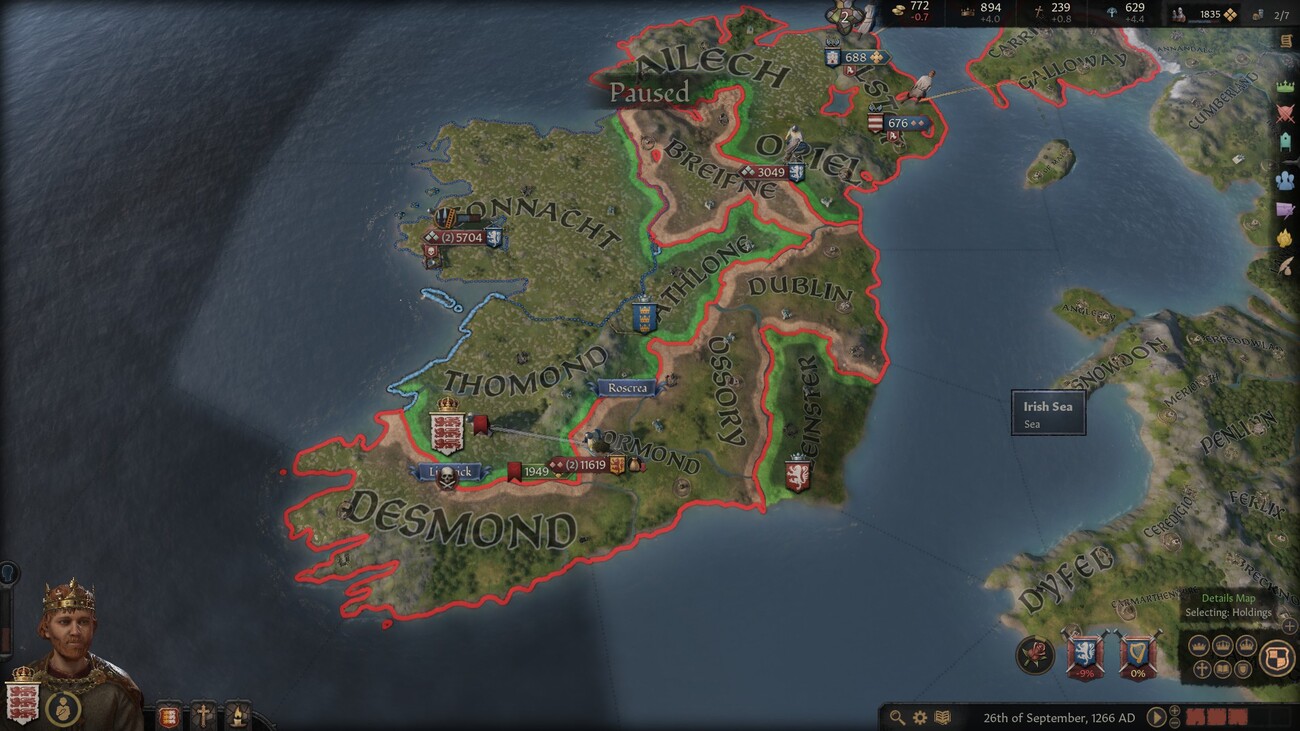Open the green crown realm panel
Viewport: 1300px width, 731px height.
[x=1285, y=86]
